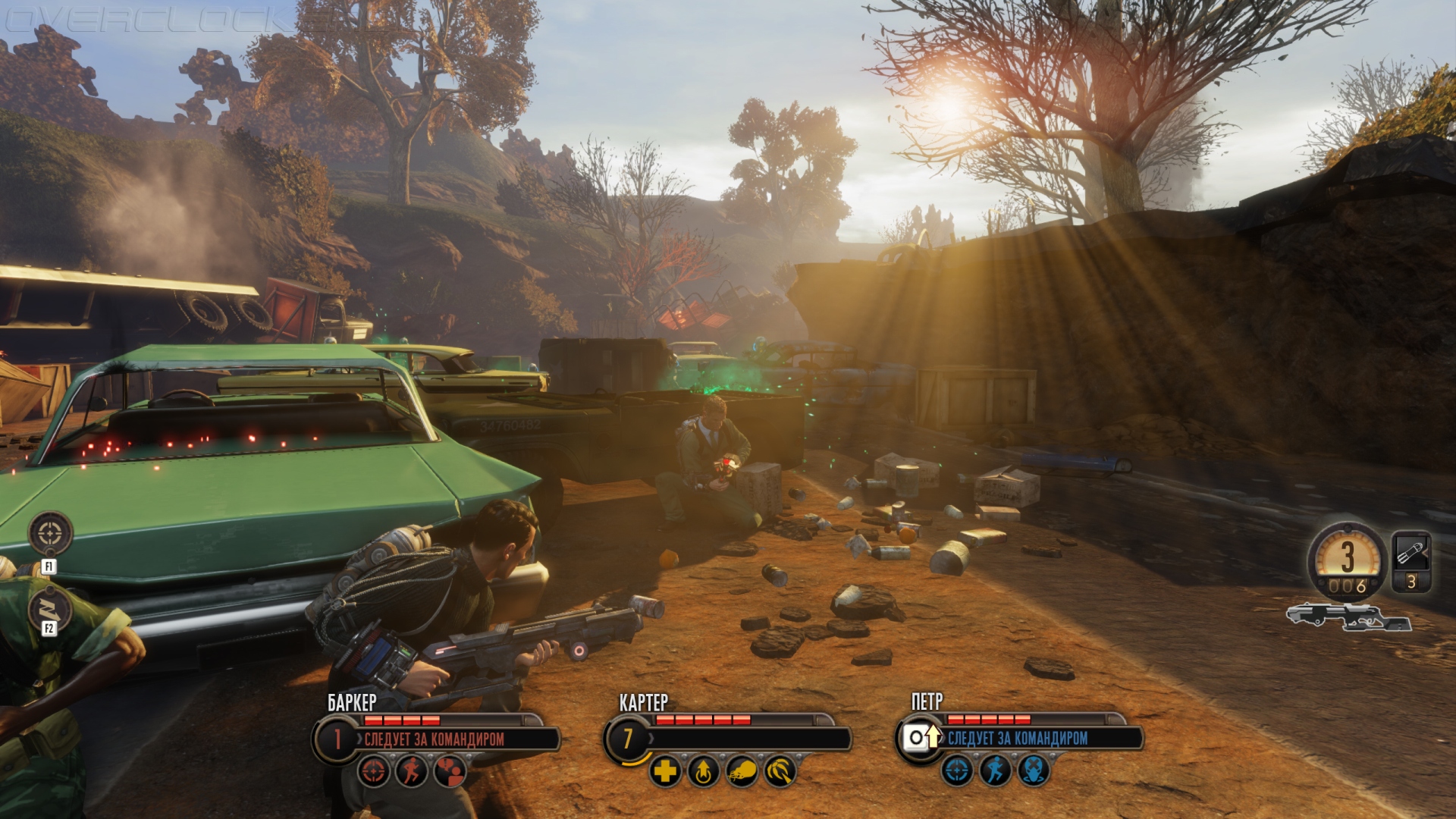The width and height of the screenshot is (1456, 819).
Task: Use Barker's red taunt speech ability
Action: point(450,772)
